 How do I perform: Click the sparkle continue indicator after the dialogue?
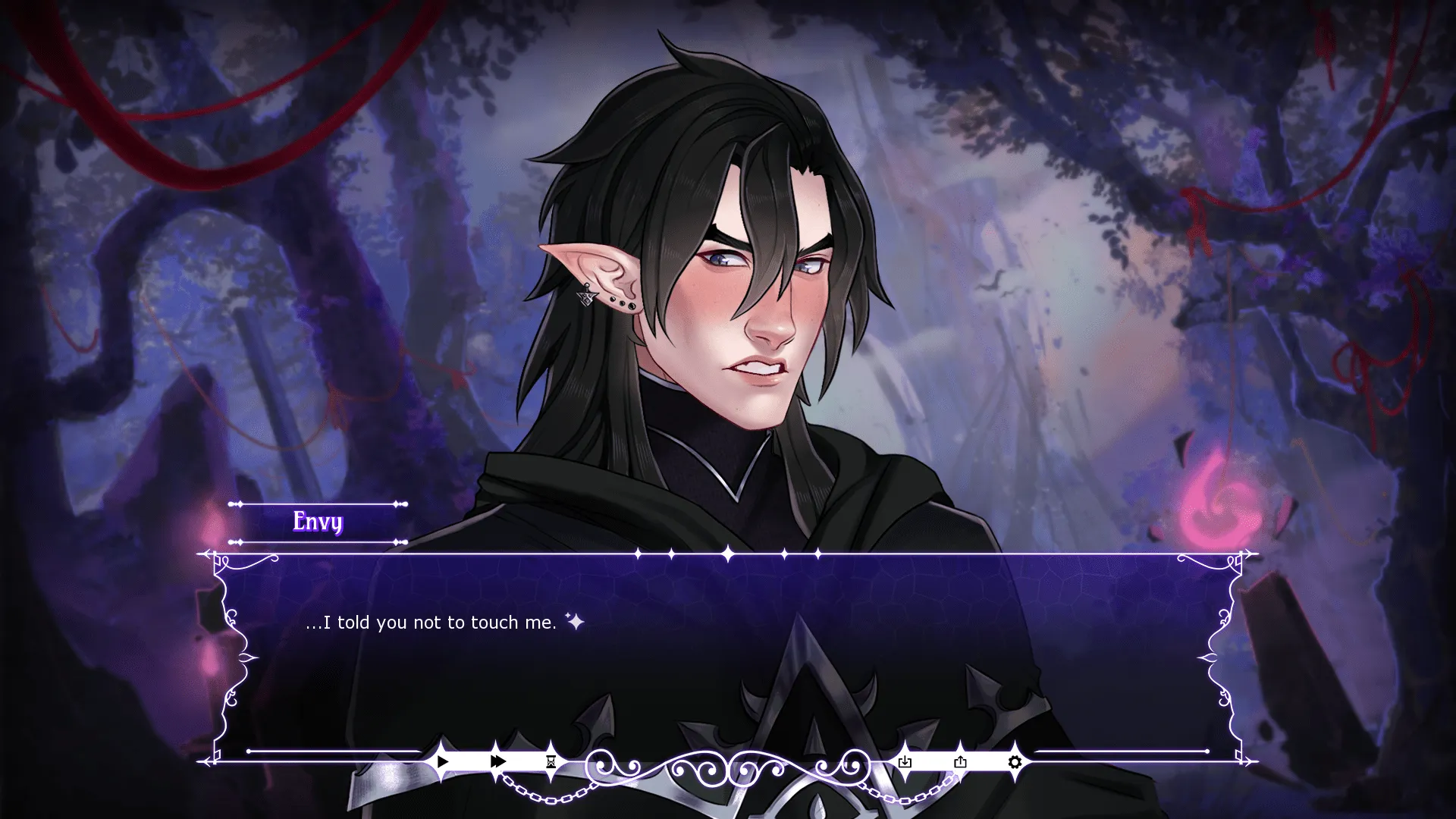click(575, 622)
